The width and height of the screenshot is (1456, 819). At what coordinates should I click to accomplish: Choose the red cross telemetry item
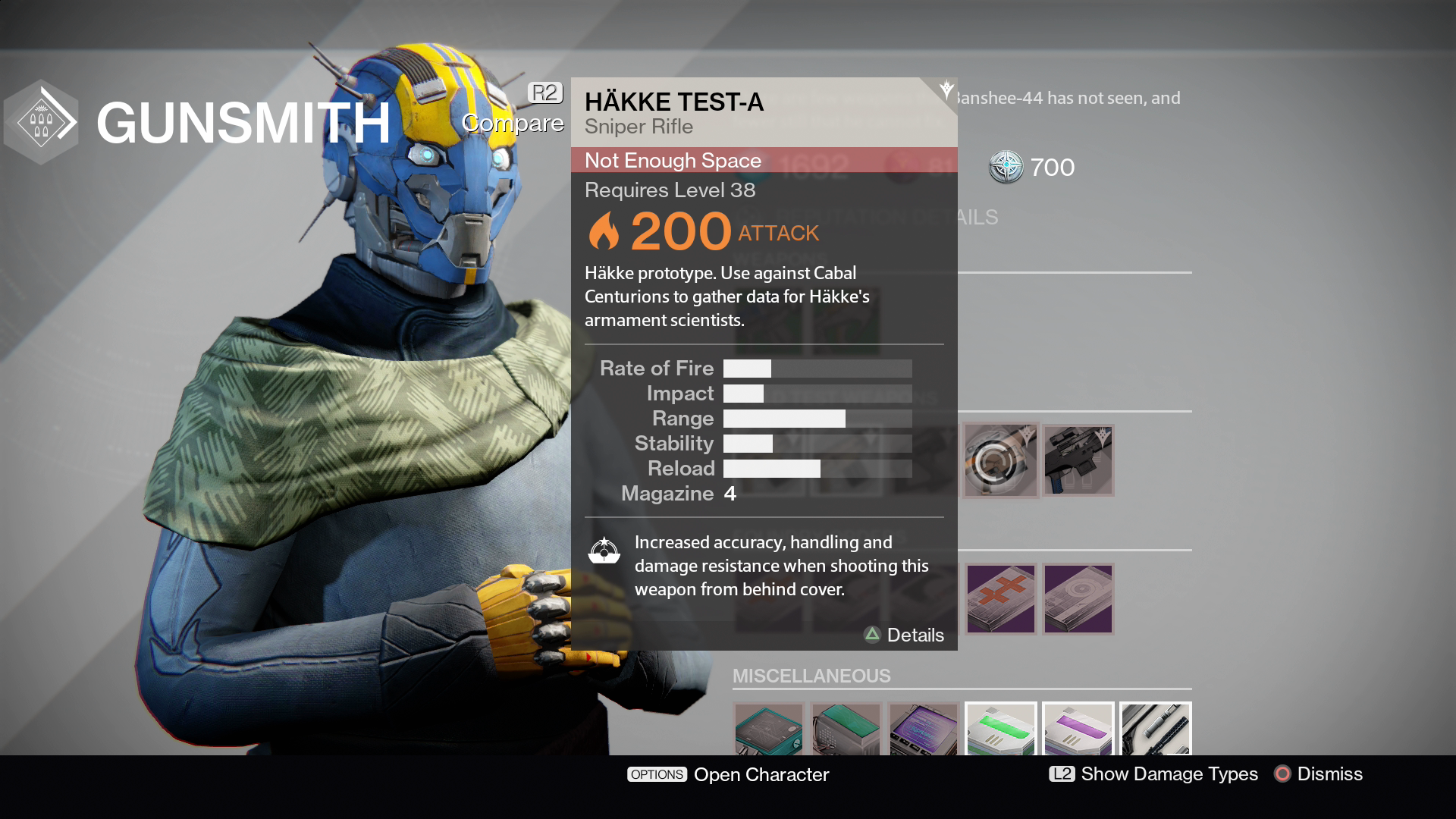(x=1000, y=599)
